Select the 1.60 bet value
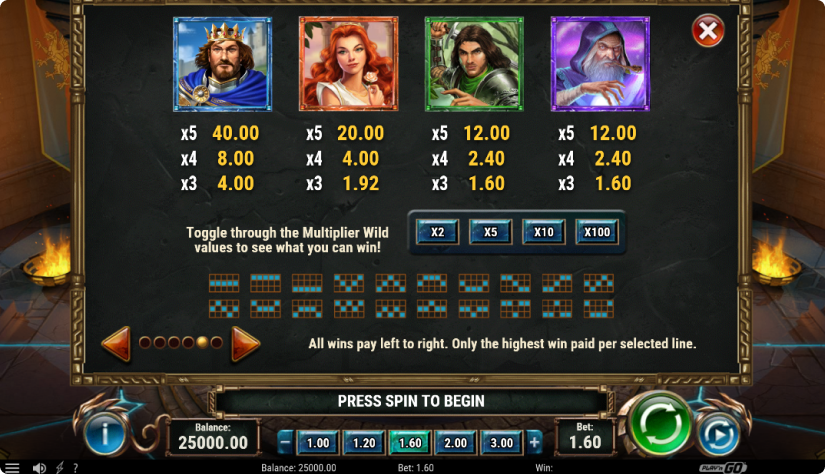Viewport: 825px width, 474px height. [x=409, y=442]
